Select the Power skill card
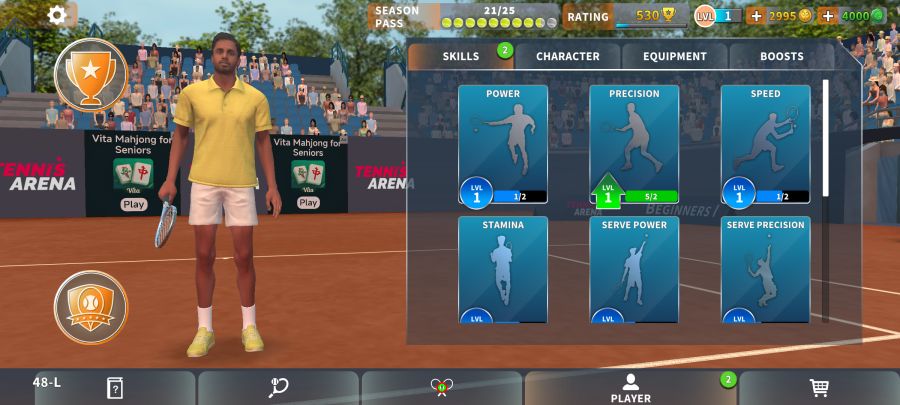The width and height of the screenshot is (900, 405). click(x=503, y=145)
